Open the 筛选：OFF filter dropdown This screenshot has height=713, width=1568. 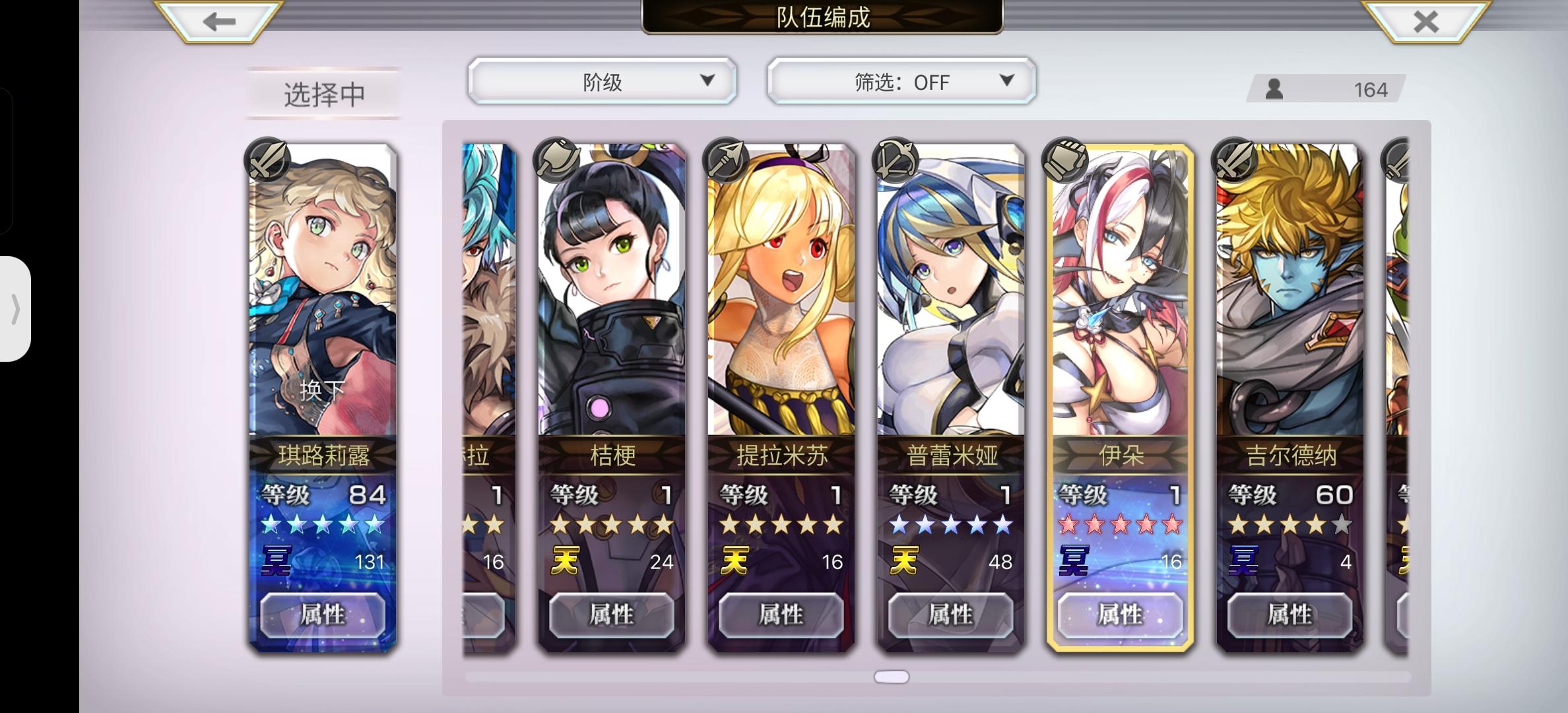point(901,81)
